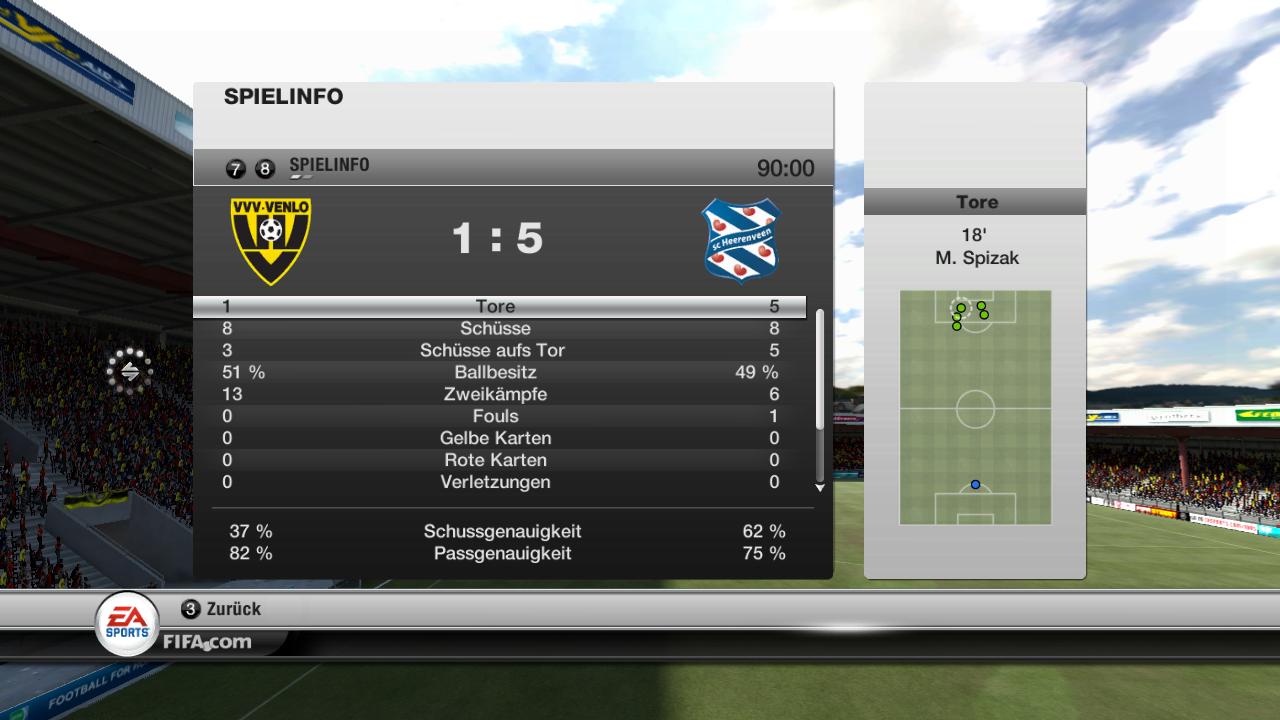Select the Rote Karten stat row

[x=497, y=461]
